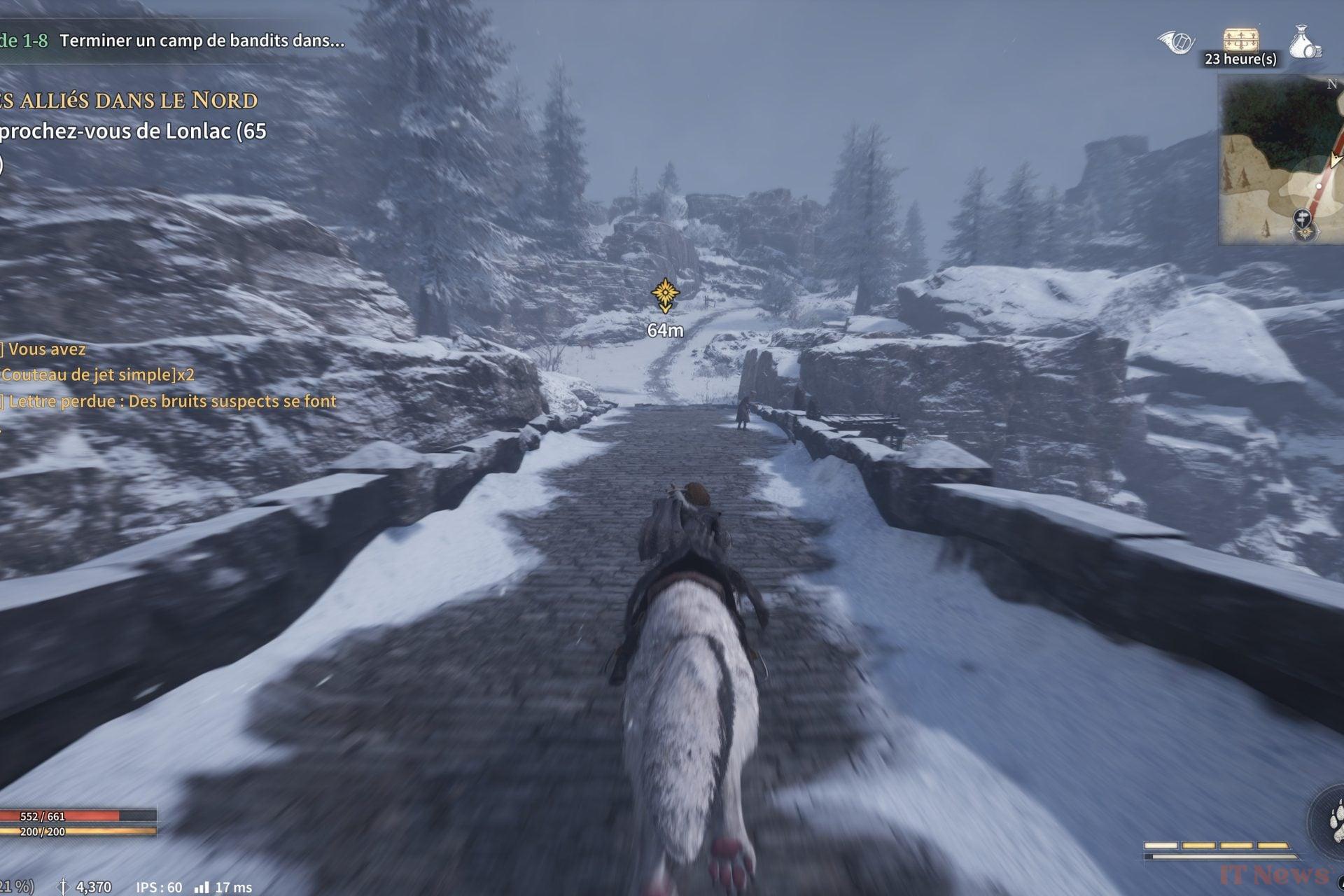The width and height of the screenshot is (1344, 896).
Task: Open the minimap
Action: 1281,160
